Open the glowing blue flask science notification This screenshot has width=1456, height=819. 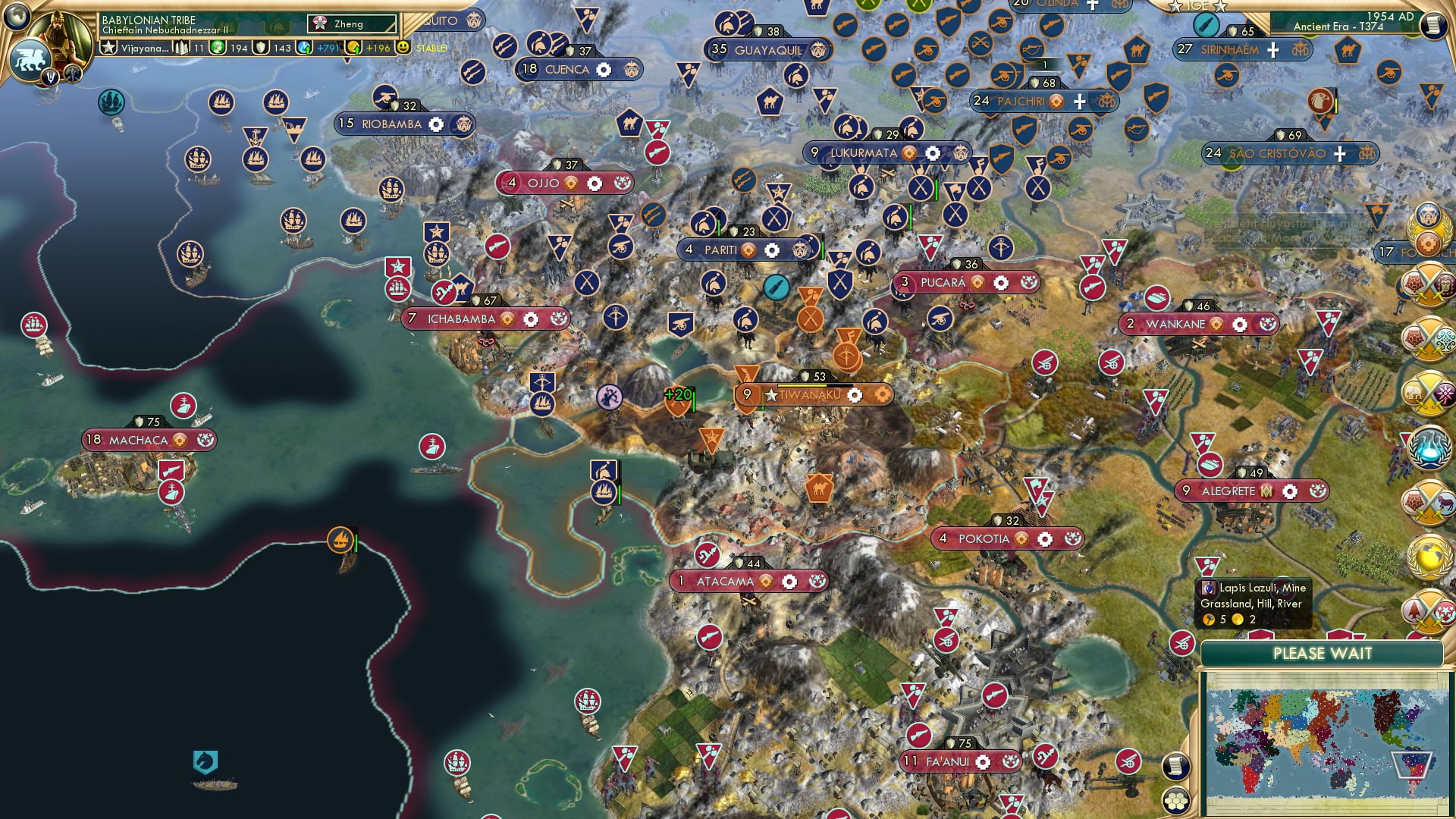[x=1429, y=446]
